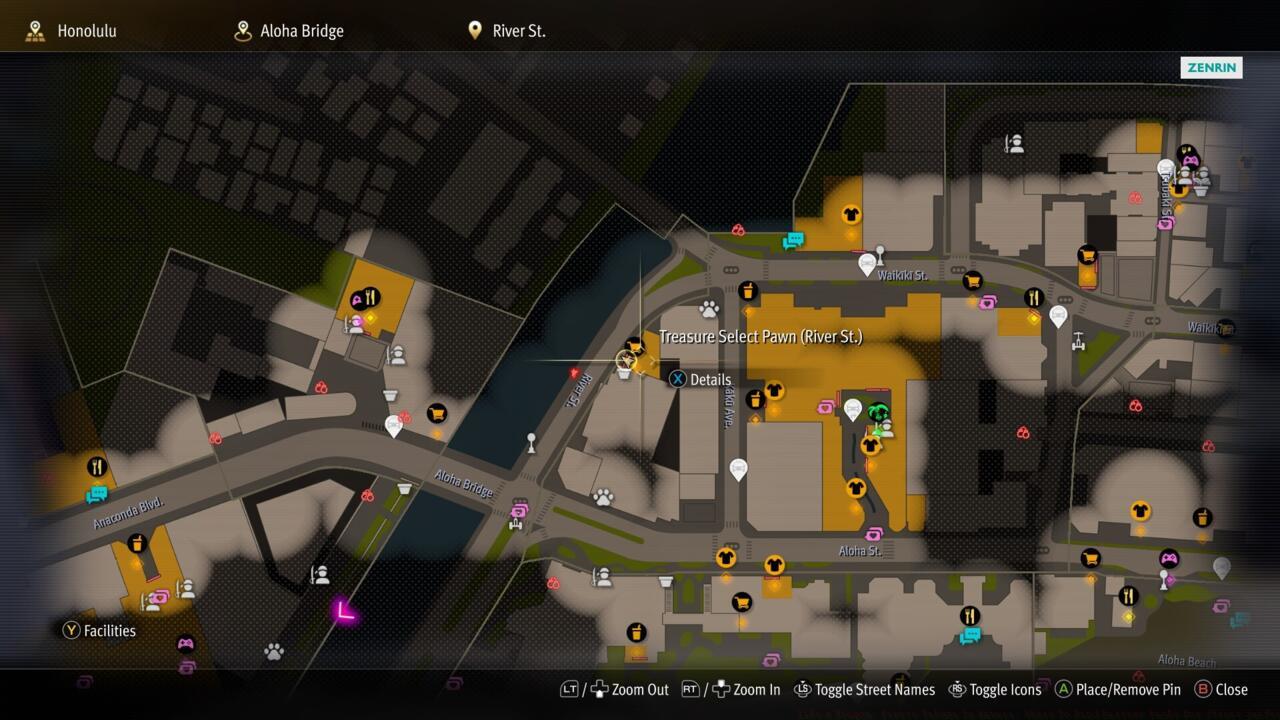This screenshot has height=720, width=1280.
Task: Click the white taxi pin on Waikiki St.
Action: pos(867,264)
